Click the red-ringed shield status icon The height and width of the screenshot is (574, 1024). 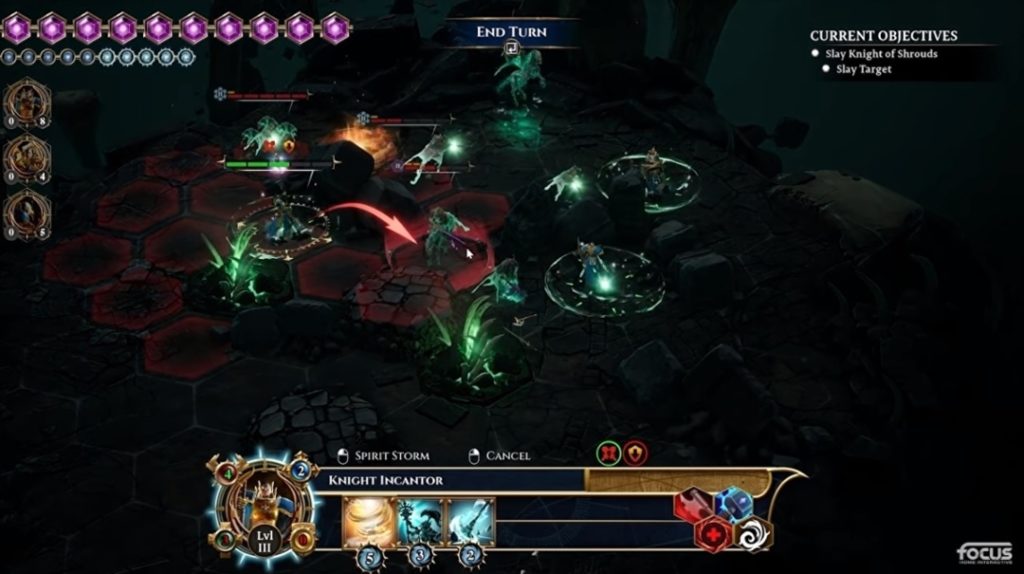(x=635, y=454)
